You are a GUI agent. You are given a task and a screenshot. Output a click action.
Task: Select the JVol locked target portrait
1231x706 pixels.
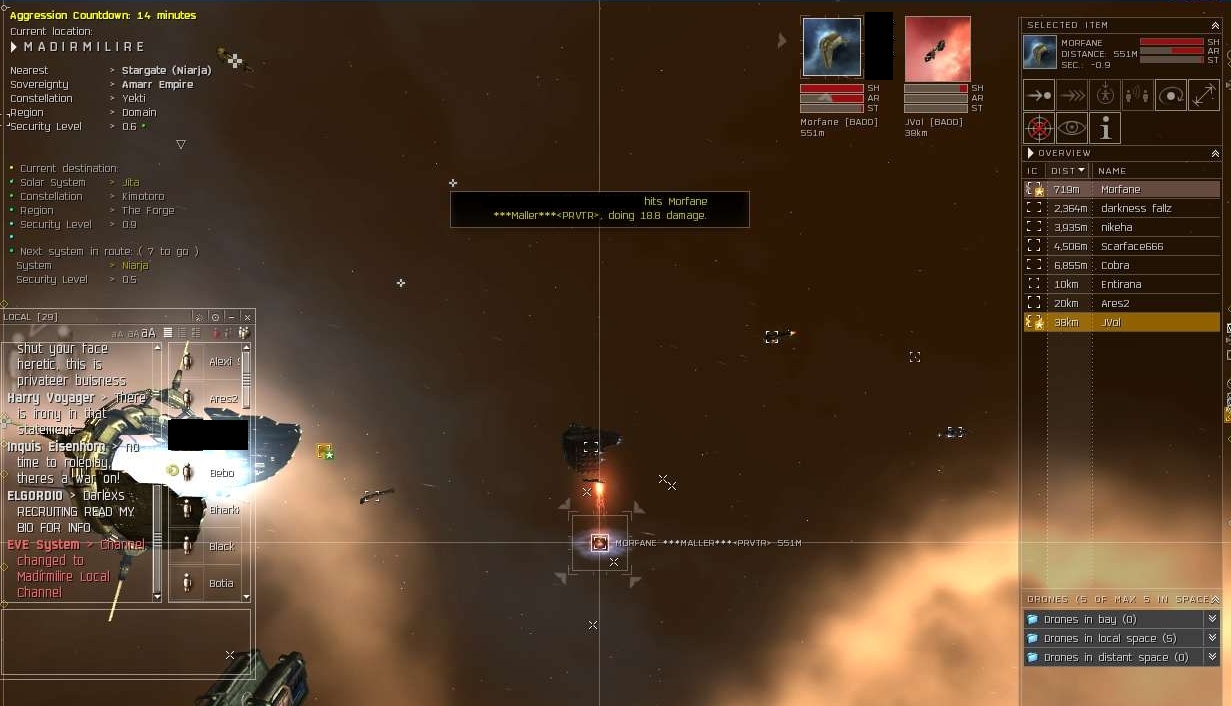(x=937, y=48)
